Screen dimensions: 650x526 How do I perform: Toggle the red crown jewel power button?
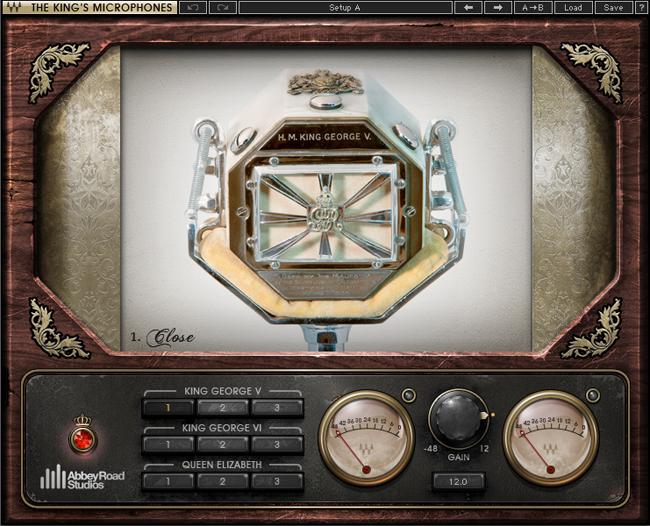pyautogui.click(x=83, y=438)
